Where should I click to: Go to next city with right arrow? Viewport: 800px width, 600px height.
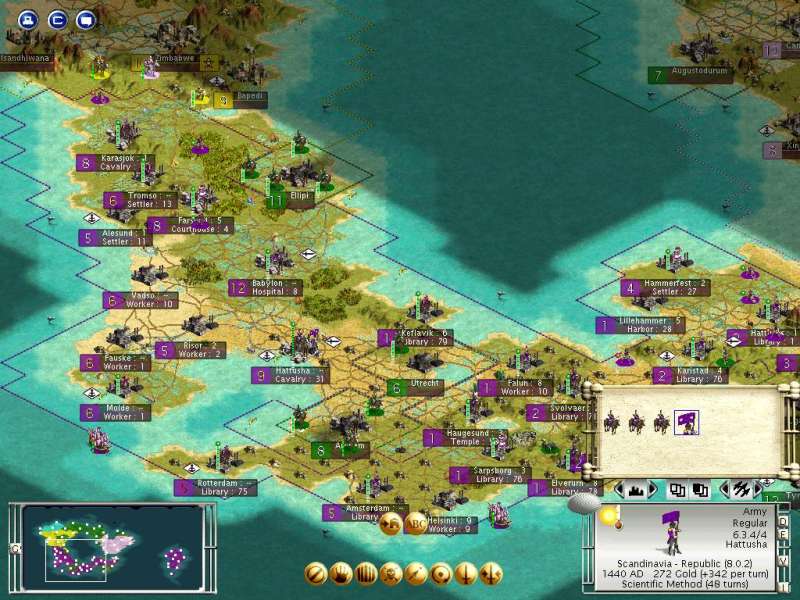point(653,490)
